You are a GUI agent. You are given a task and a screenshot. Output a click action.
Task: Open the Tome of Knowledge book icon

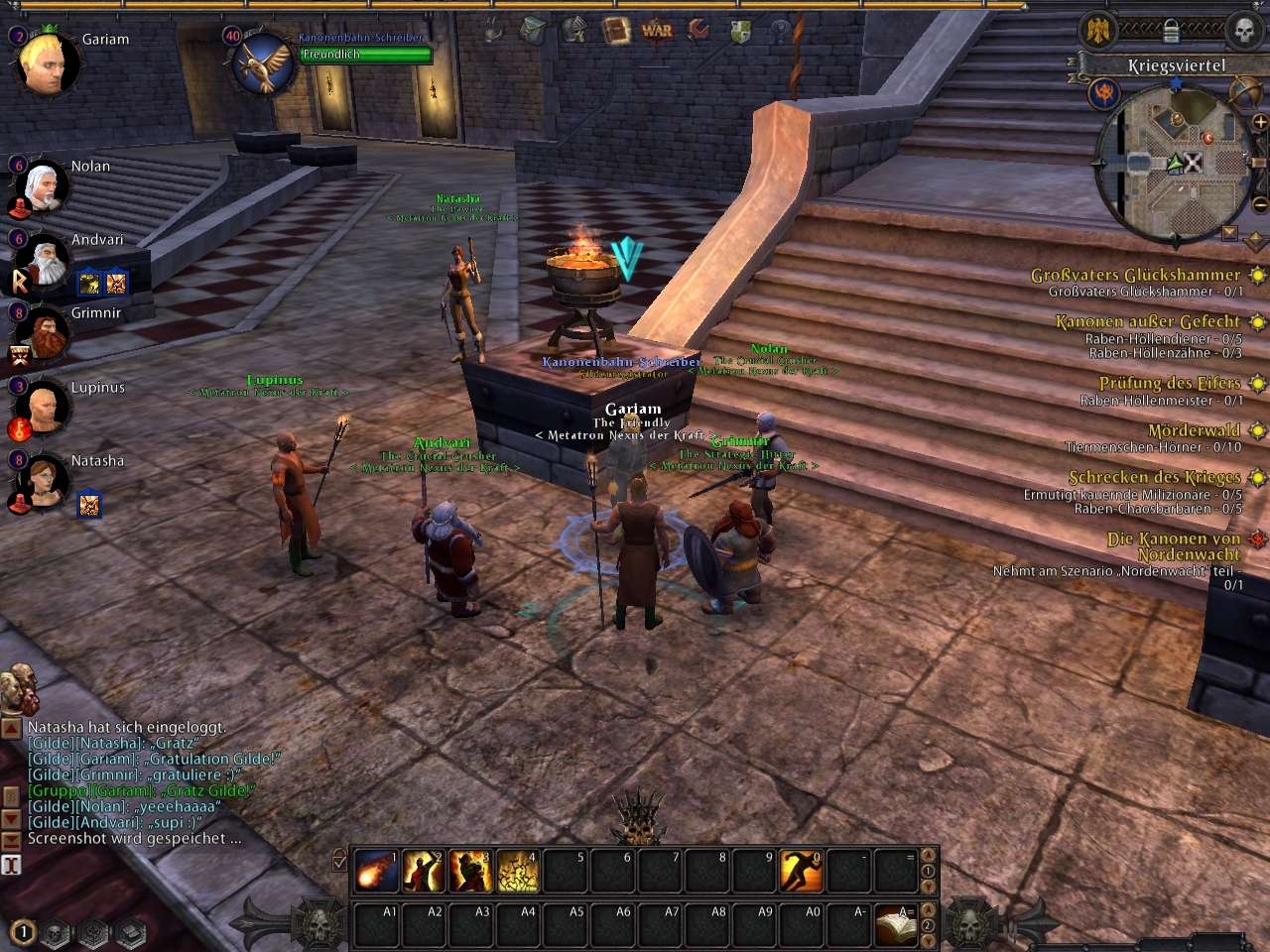coord(617,31)
